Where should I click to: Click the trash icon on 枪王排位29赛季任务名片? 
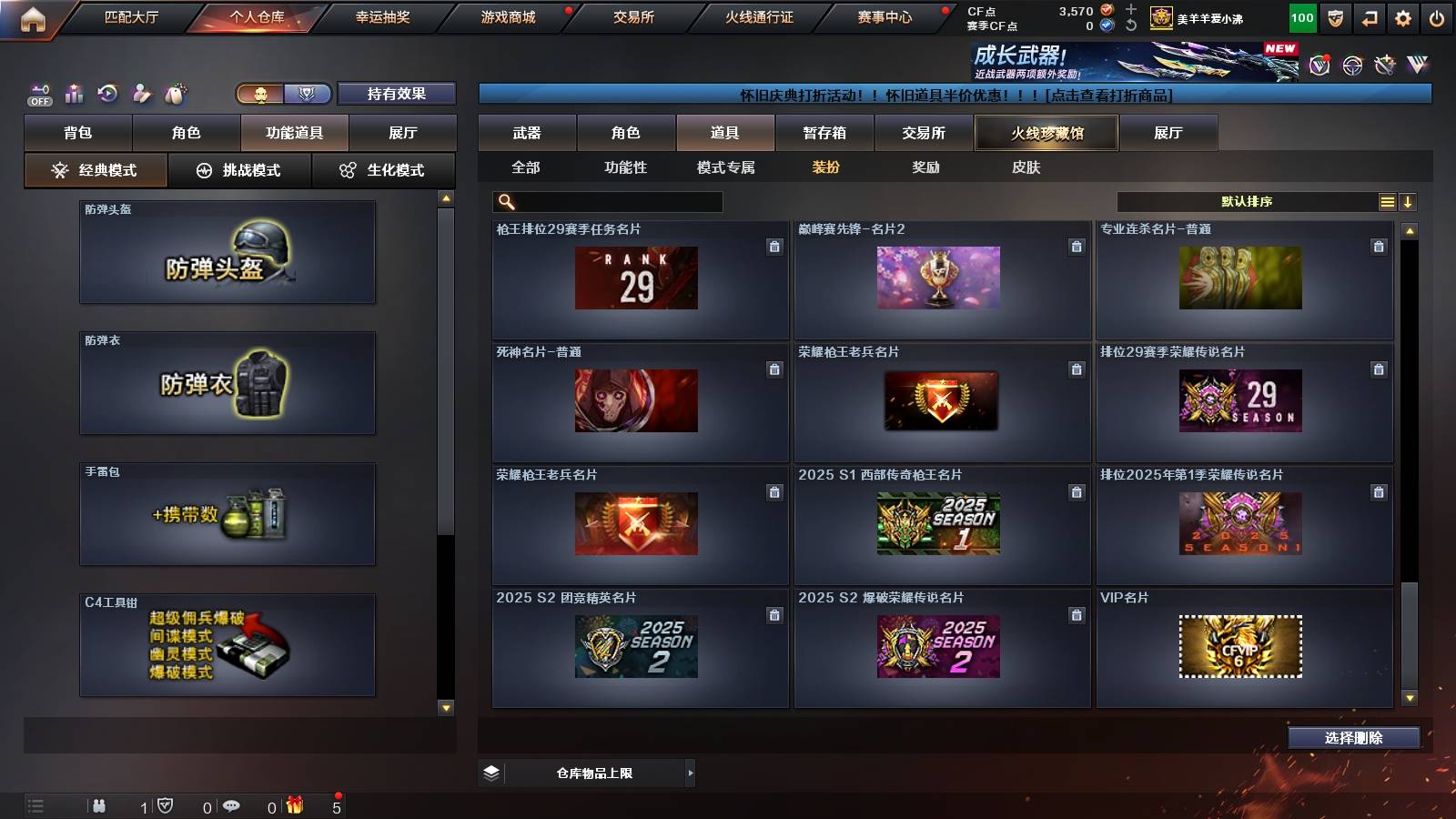click(774, 245)
